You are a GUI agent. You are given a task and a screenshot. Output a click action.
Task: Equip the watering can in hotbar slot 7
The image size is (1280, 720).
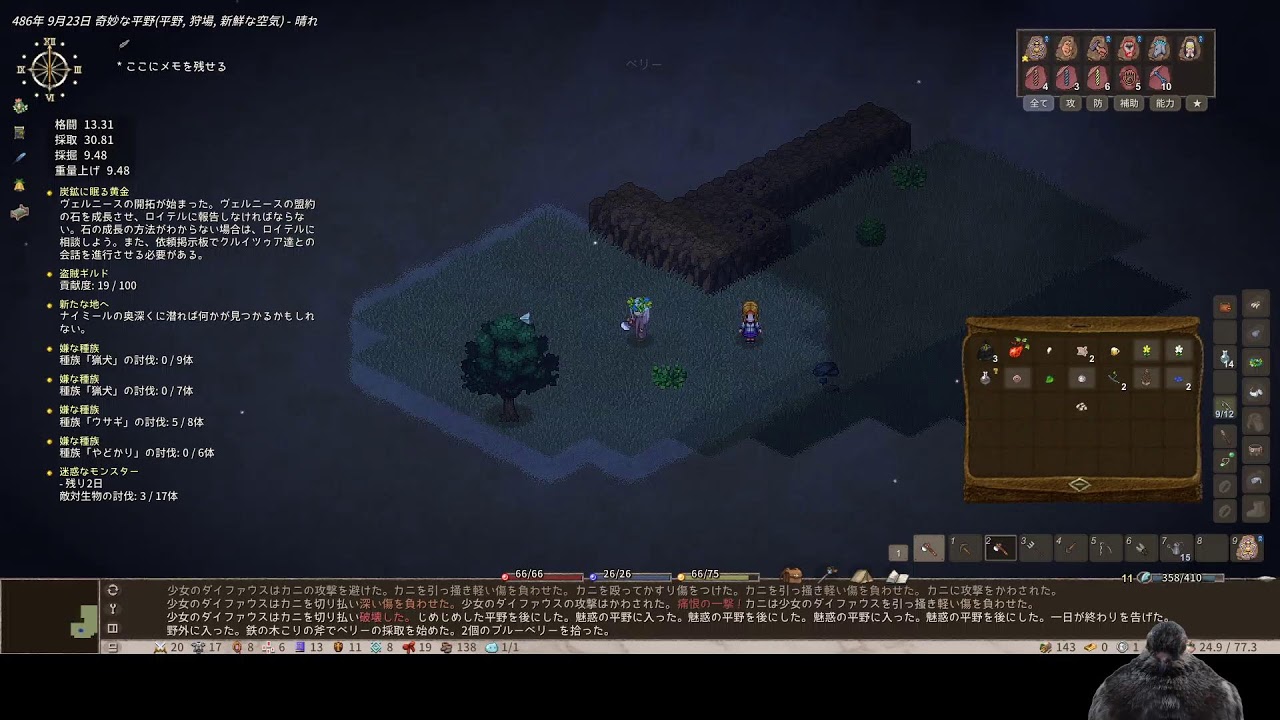pos(1176,548)
